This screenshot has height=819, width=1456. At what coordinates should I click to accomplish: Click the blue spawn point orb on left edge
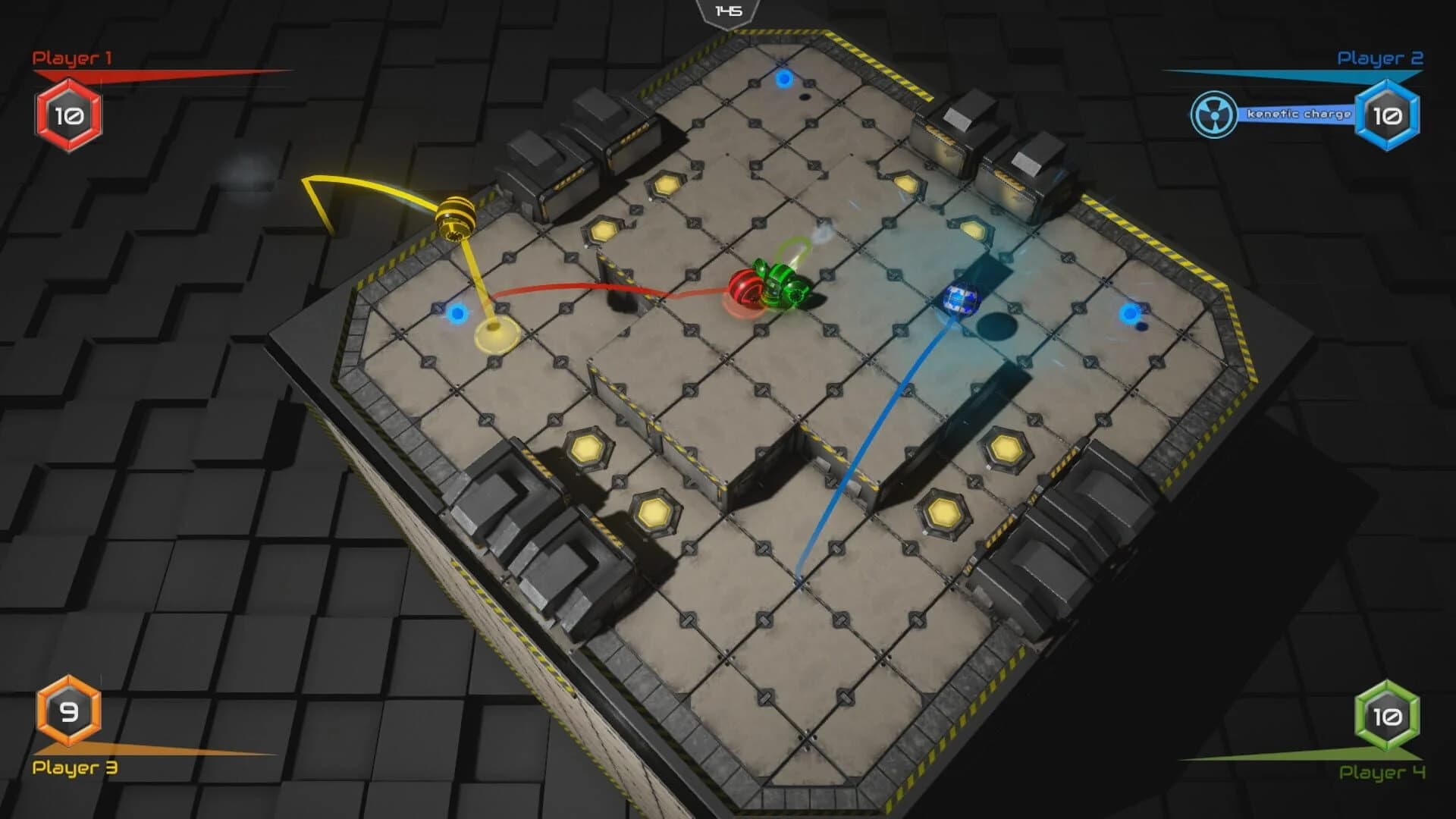(458, 315)
